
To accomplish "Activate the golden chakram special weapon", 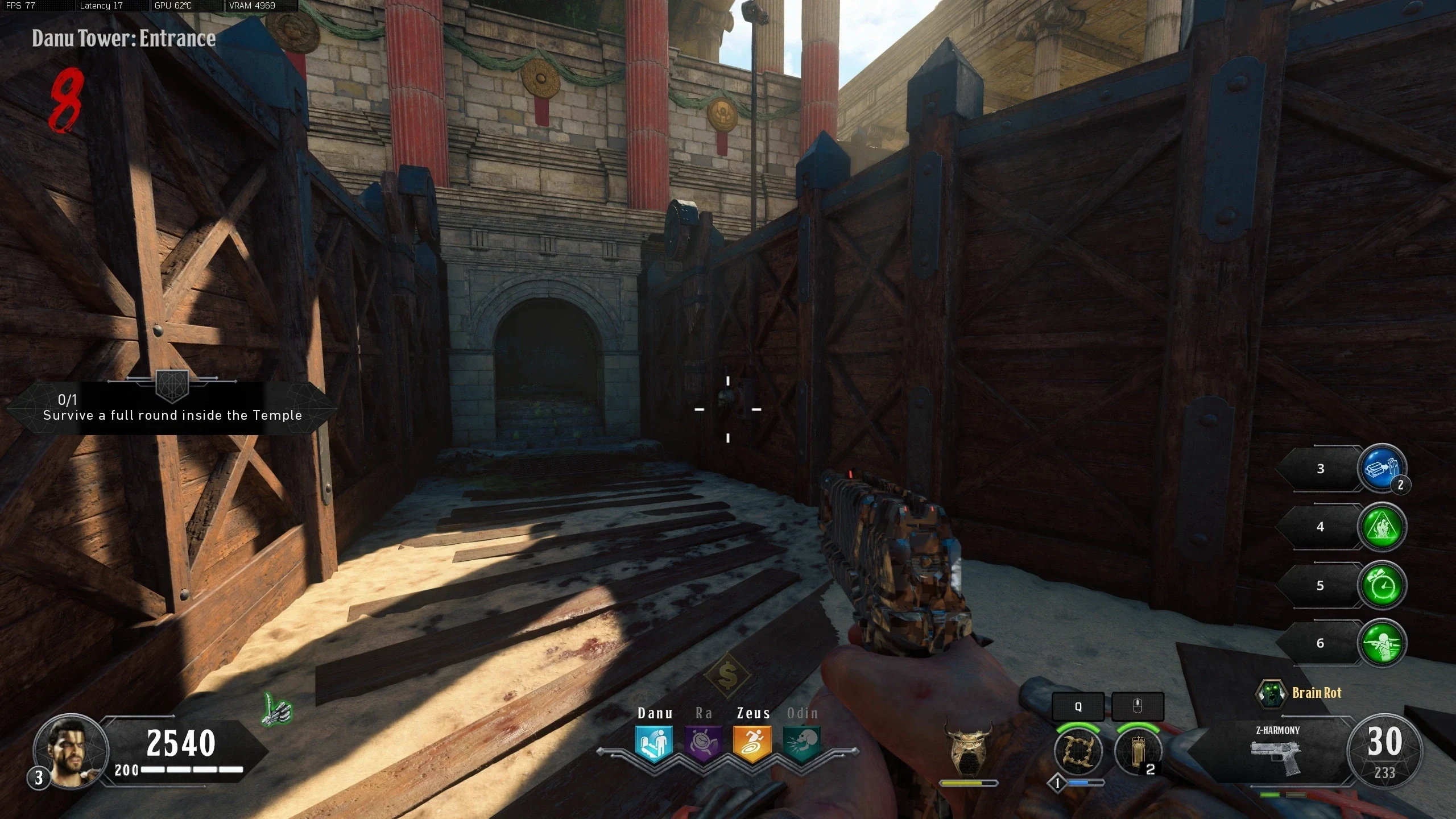I will (x=1078, y=751).
